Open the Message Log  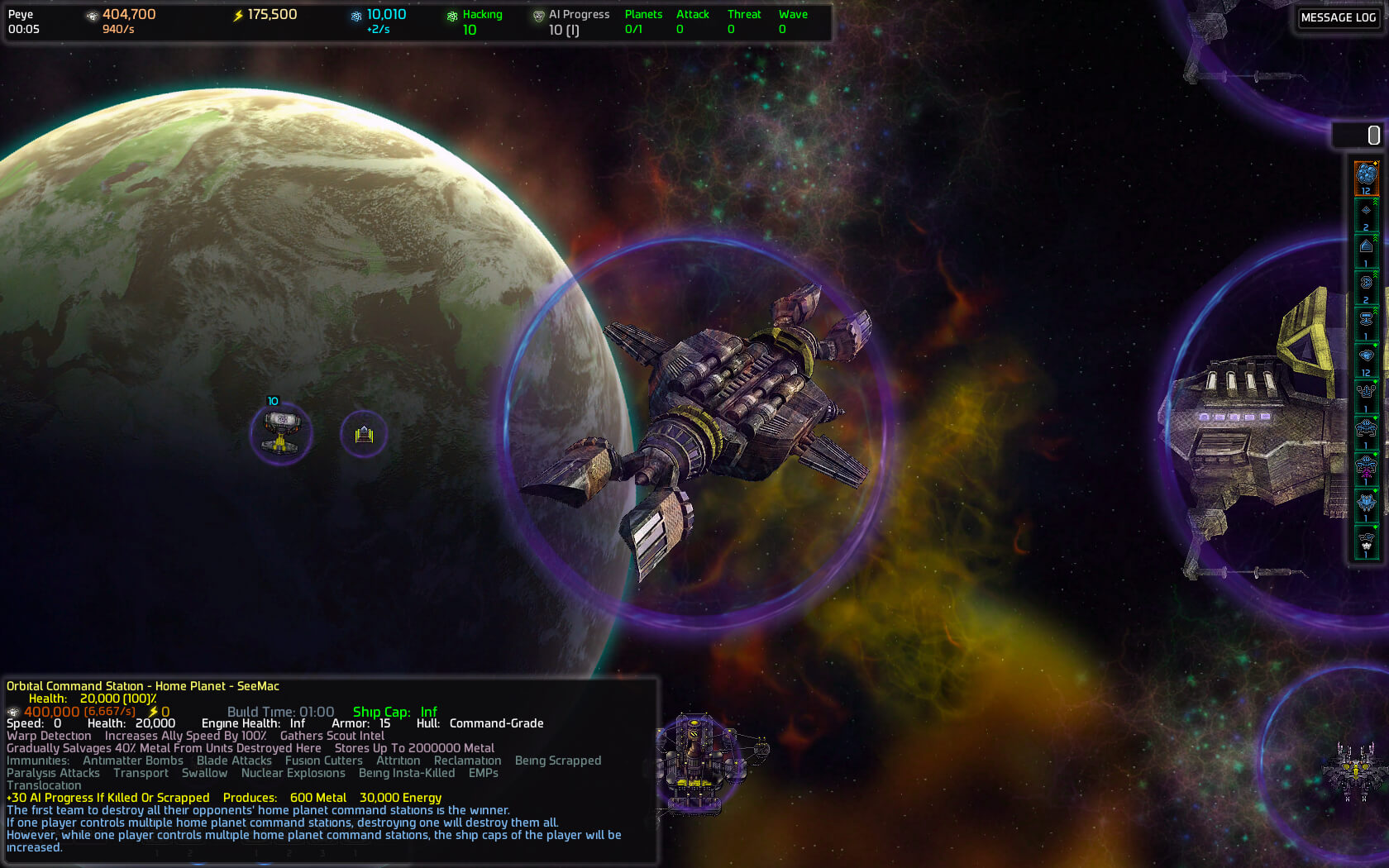click(1338, 17)
